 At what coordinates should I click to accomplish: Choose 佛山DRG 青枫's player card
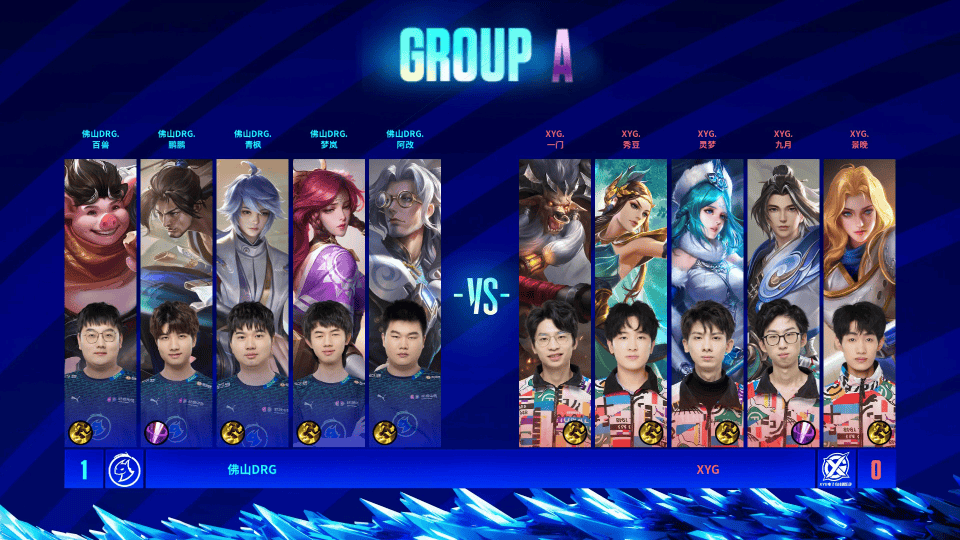(252, 300)
